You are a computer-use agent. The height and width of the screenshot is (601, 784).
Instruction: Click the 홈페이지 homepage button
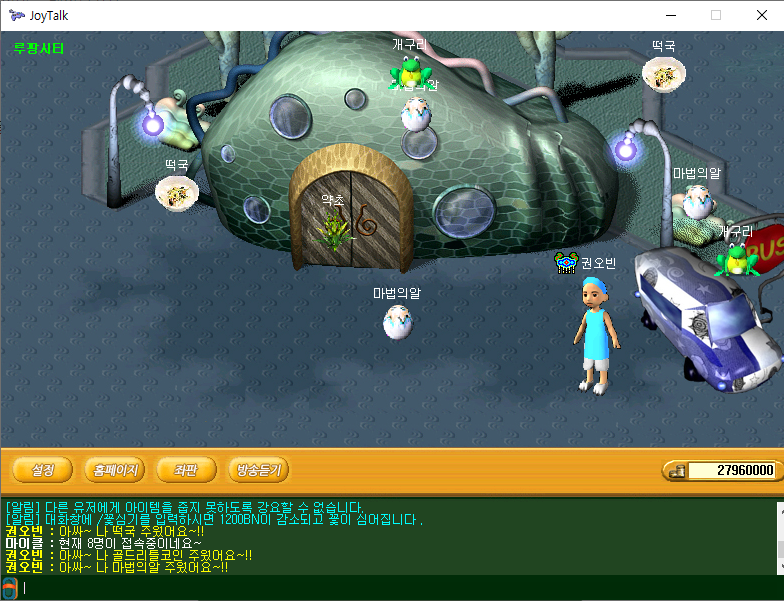(115, 469)
